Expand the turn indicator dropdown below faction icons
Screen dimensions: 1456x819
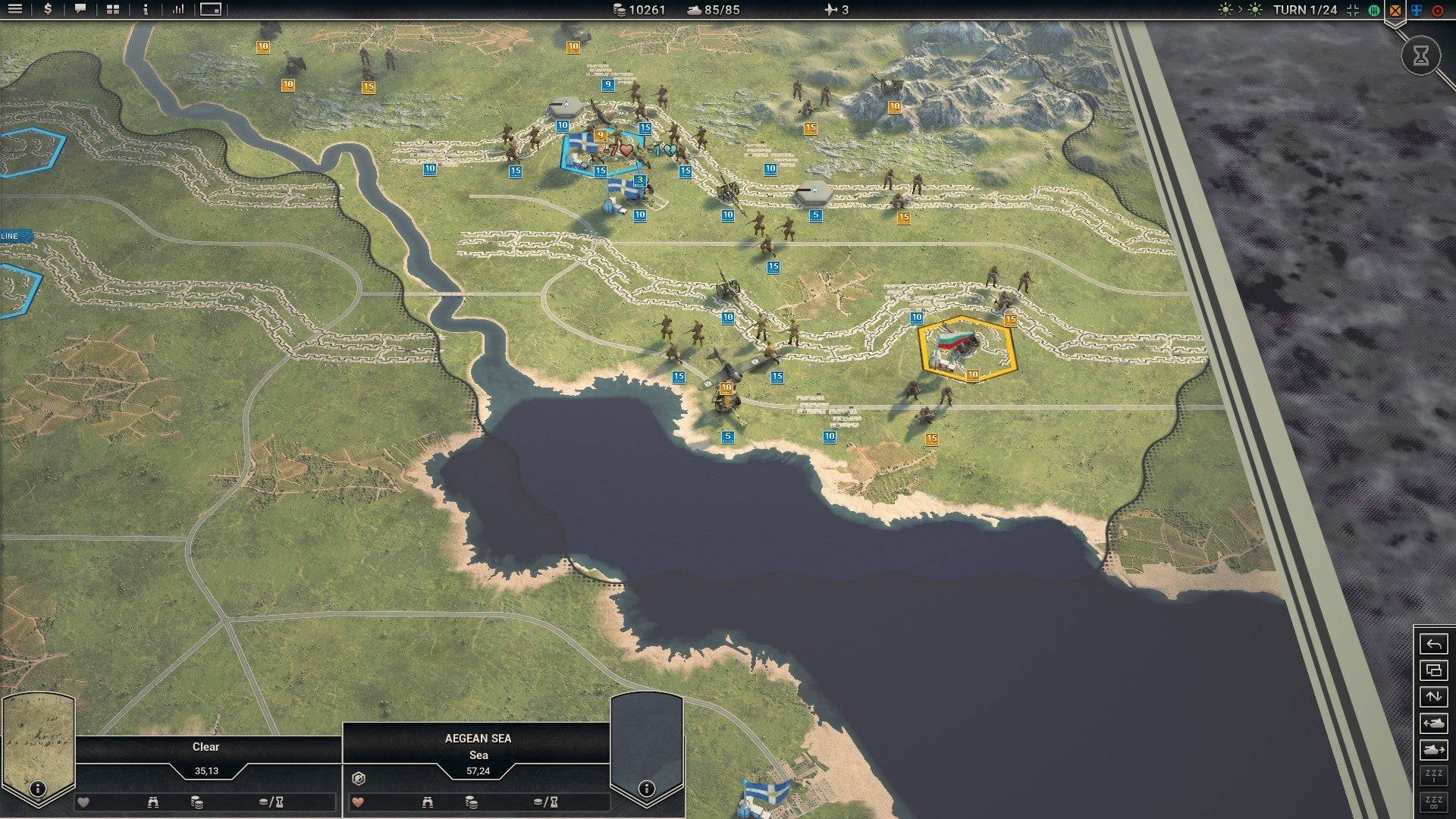(1395, 25)
